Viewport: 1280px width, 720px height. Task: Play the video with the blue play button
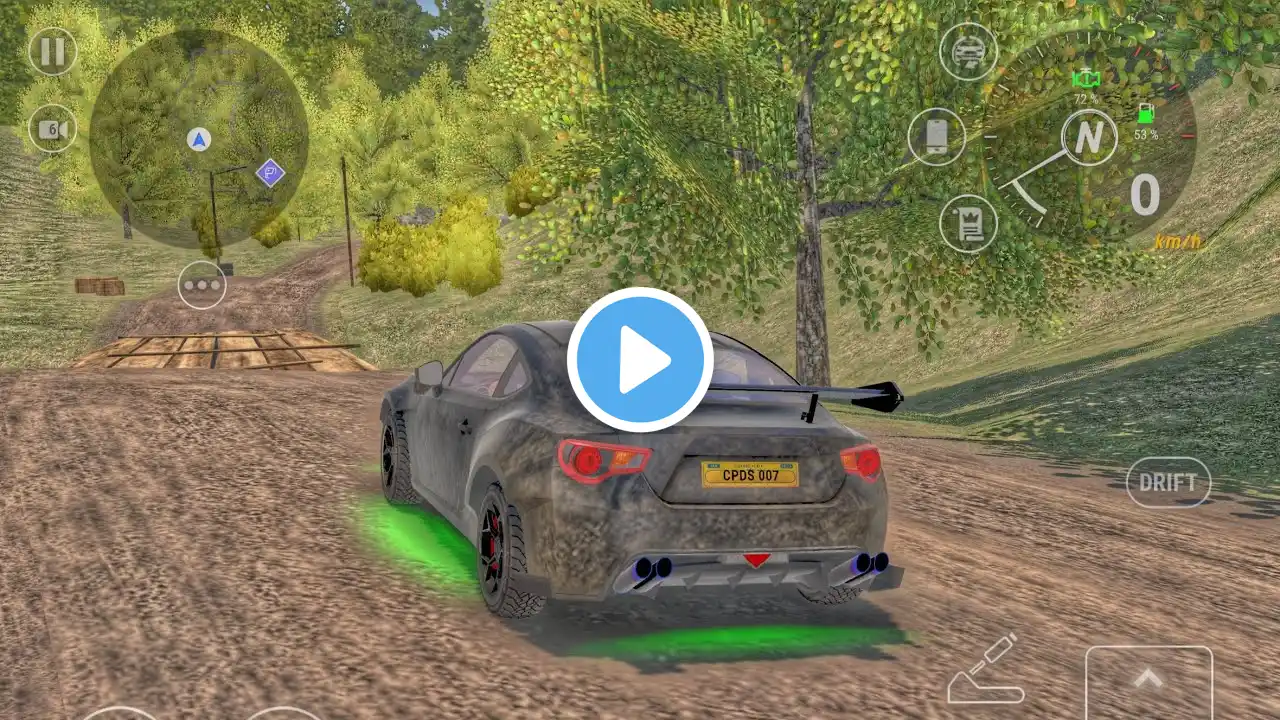point(640,360)
